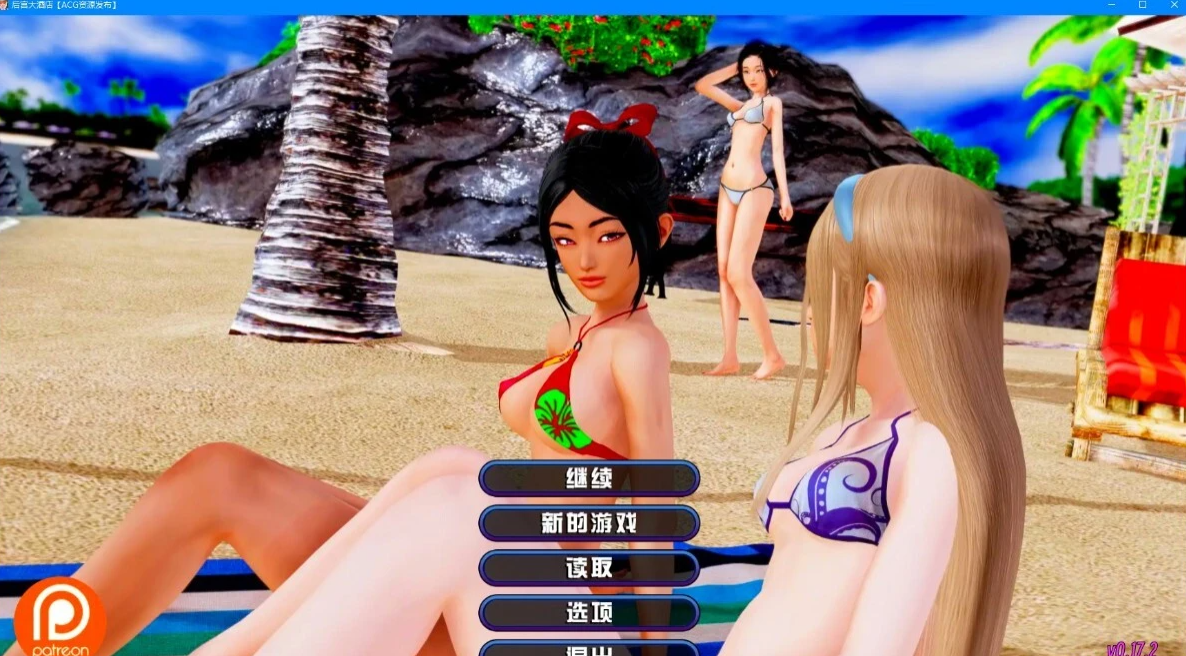Choose the partially visible 退出 exit button

589,649
